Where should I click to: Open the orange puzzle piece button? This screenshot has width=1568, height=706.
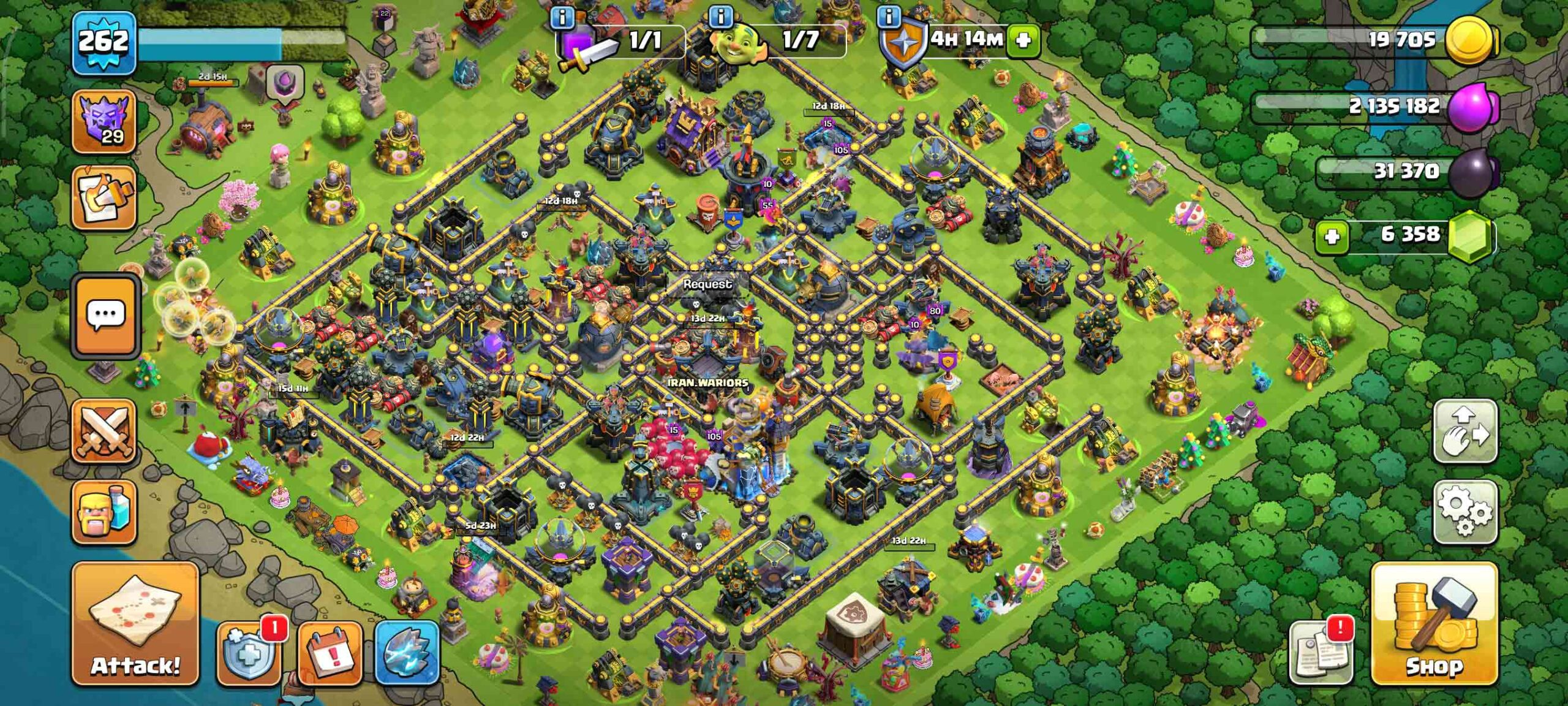click(x=104, y=197)
